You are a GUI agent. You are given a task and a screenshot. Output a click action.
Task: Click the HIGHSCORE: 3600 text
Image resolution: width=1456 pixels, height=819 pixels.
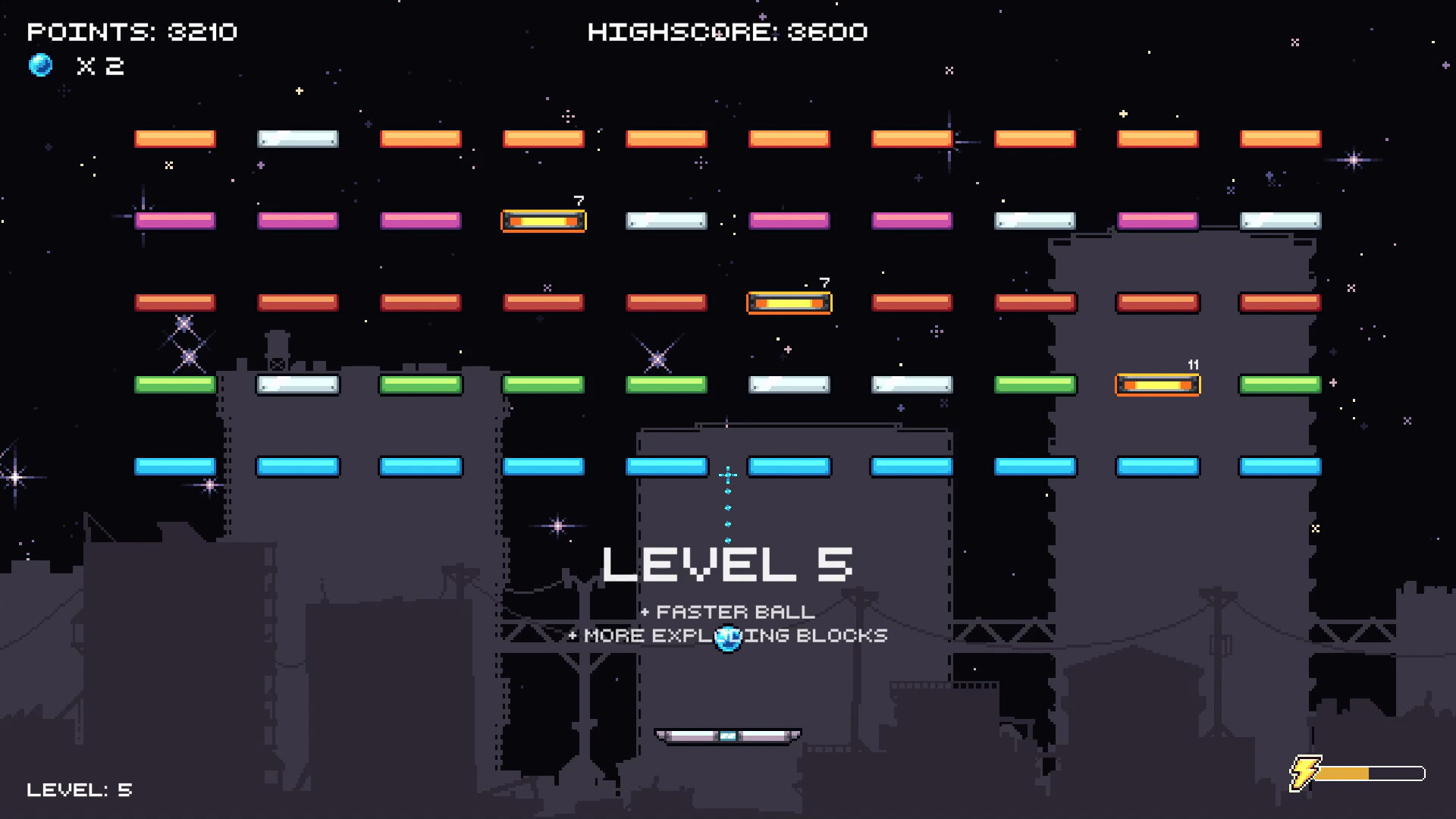point(728,32)
